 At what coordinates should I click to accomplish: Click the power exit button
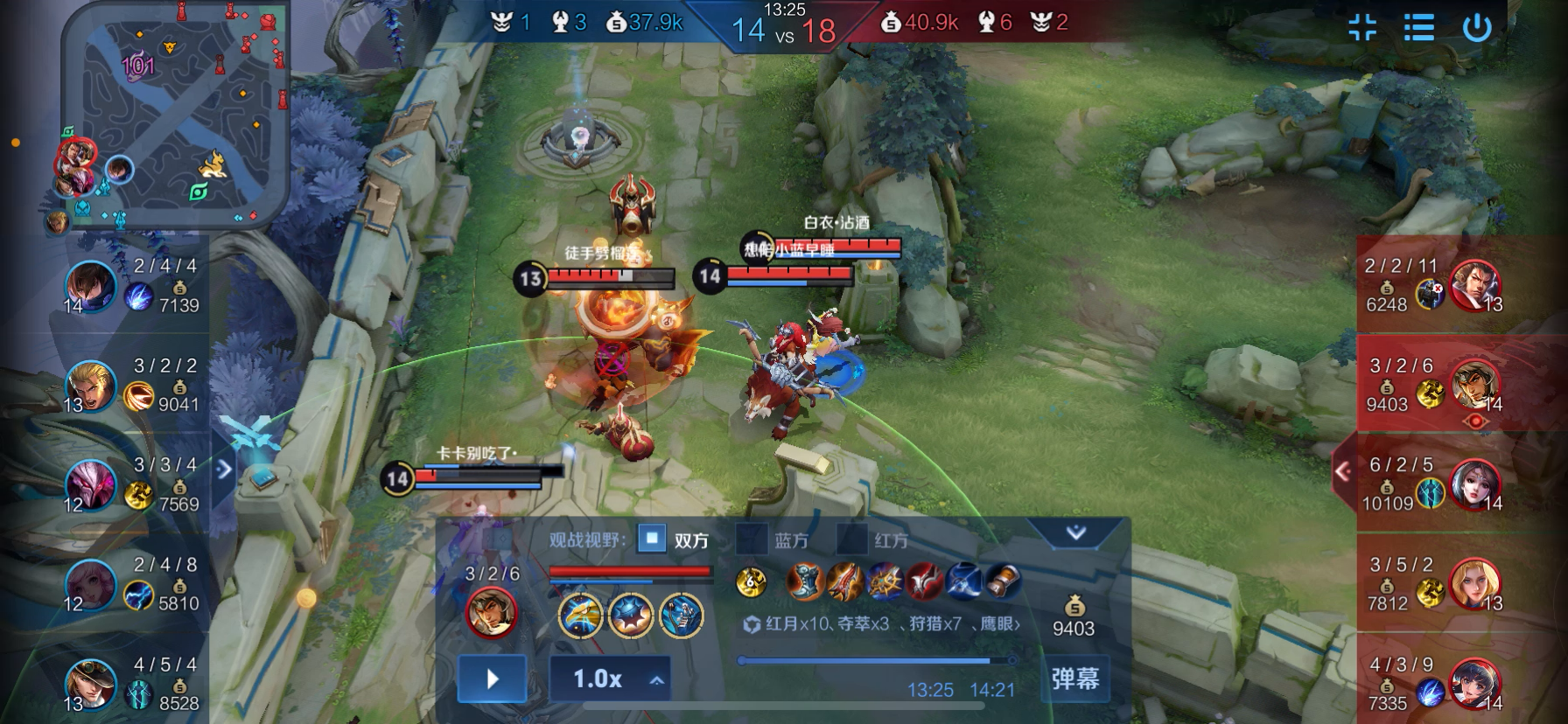pos(1477,28)
